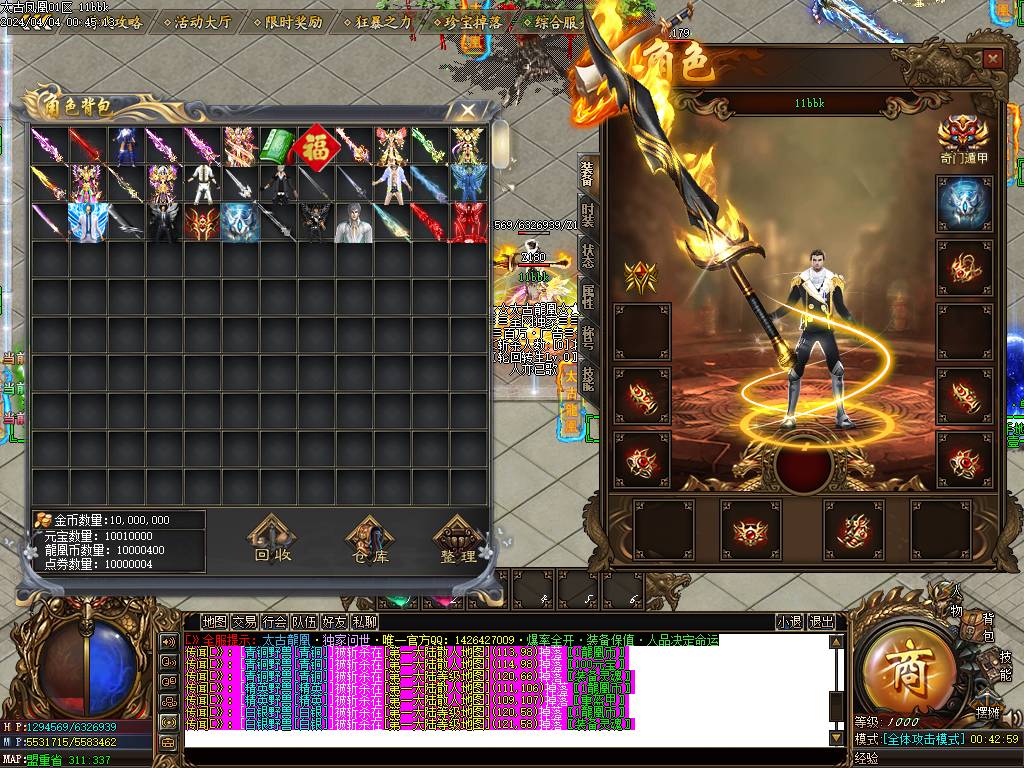Open the 地图 map button above chat
Image resolution: width=1024 pixels, height=768 pixels.
(x=214, y=621)
